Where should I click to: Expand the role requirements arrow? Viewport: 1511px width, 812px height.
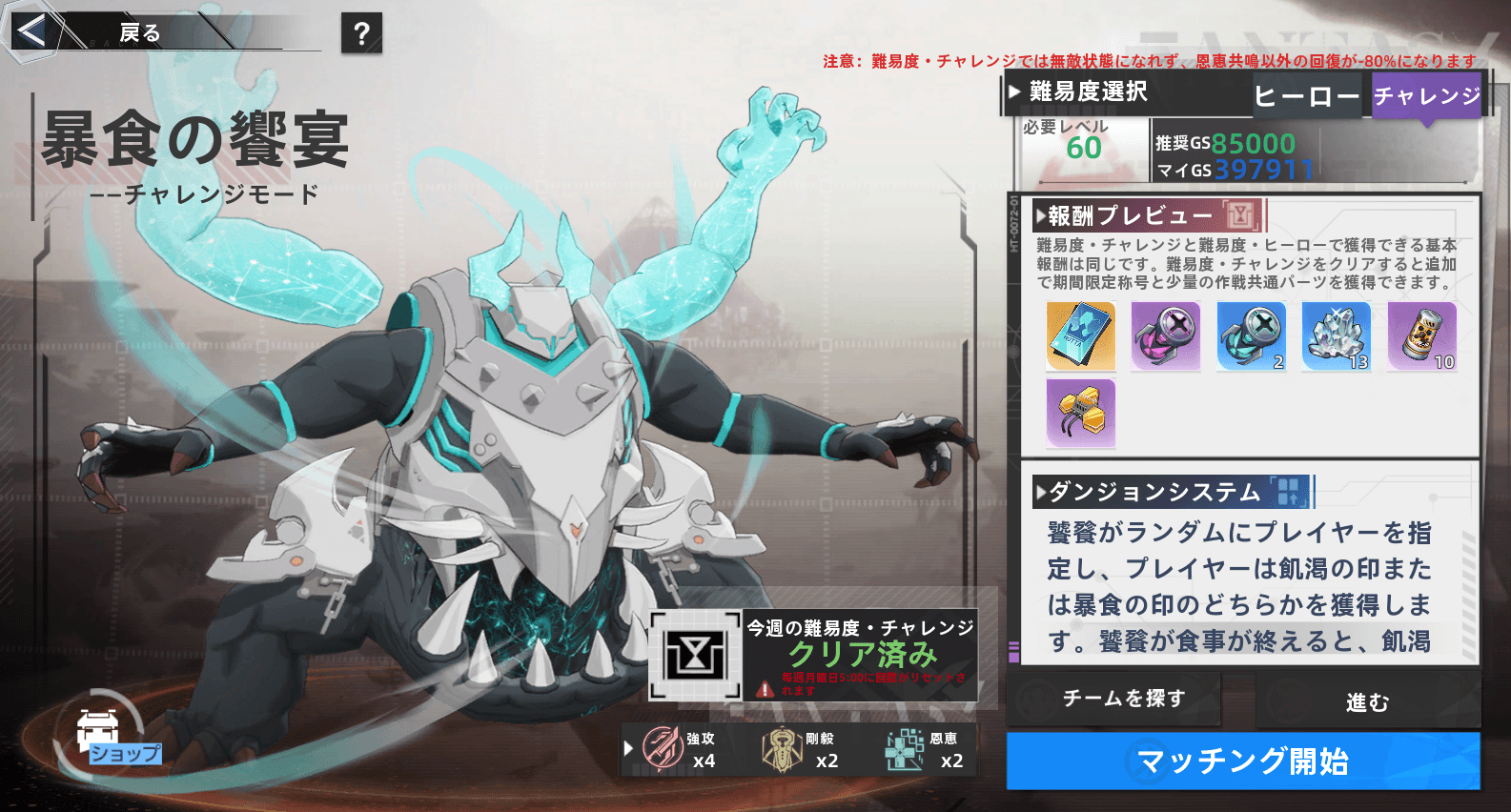coord(628,748)
